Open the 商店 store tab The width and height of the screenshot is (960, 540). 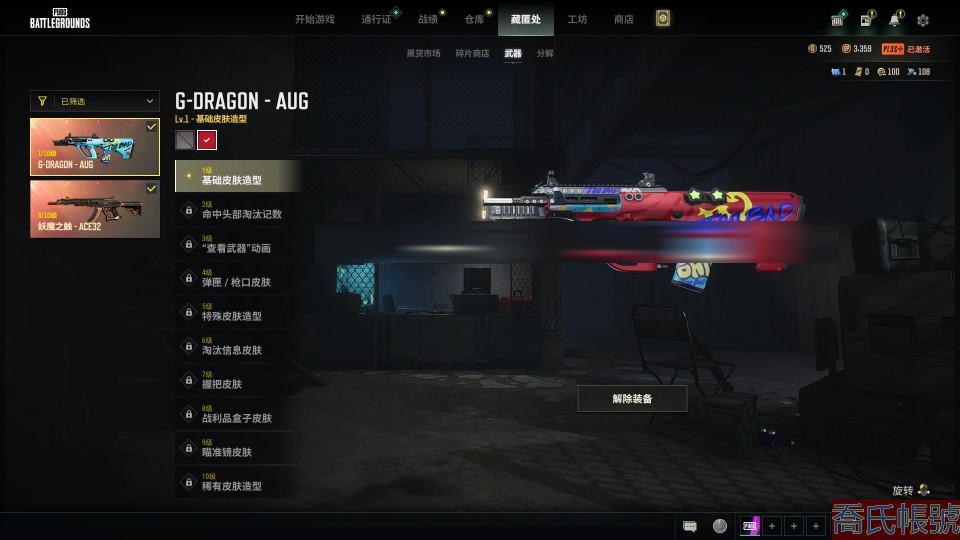[x=623, y=19]
